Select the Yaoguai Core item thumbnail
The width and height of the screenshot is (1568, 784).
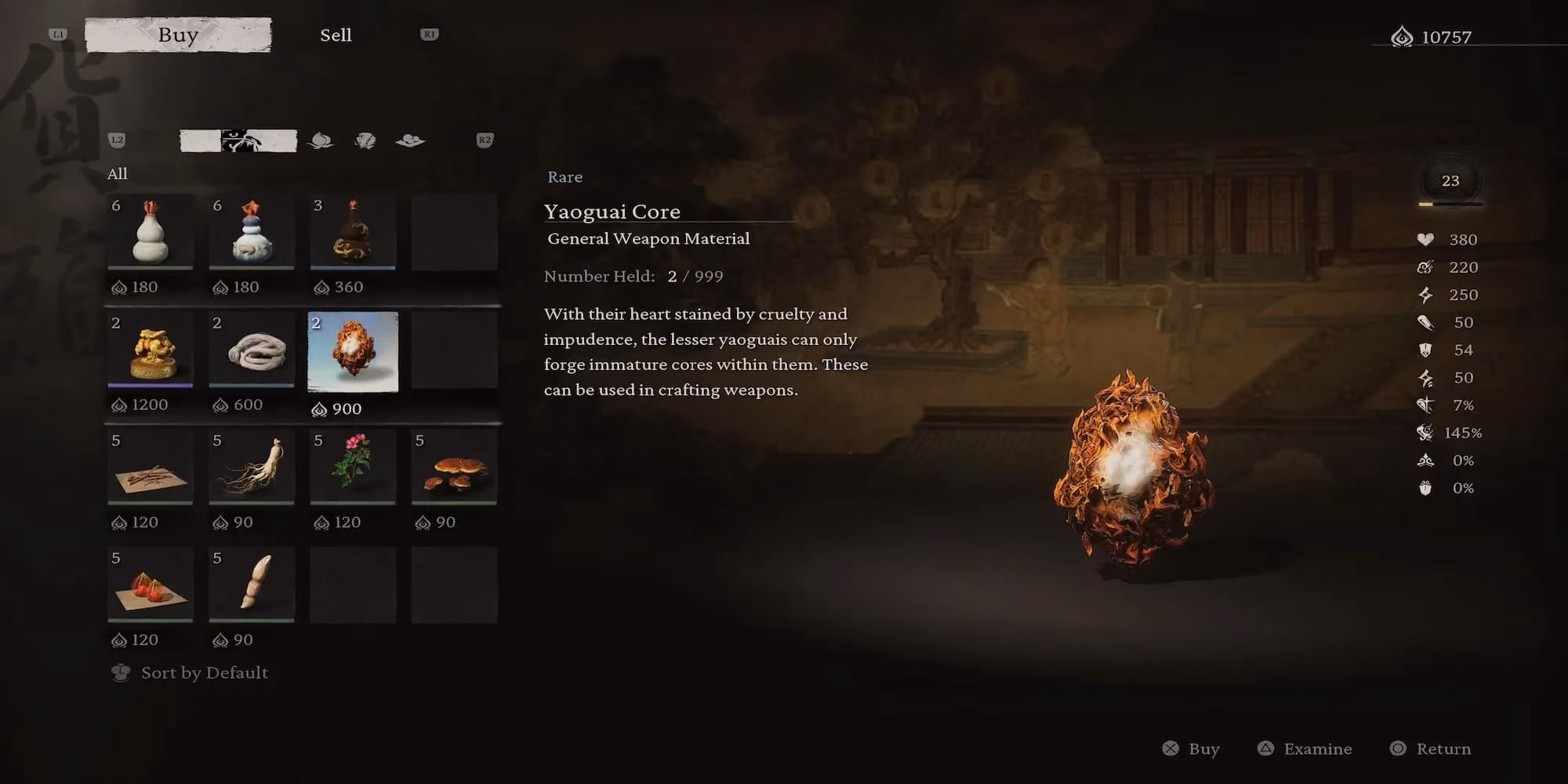[x=353, y=353]
